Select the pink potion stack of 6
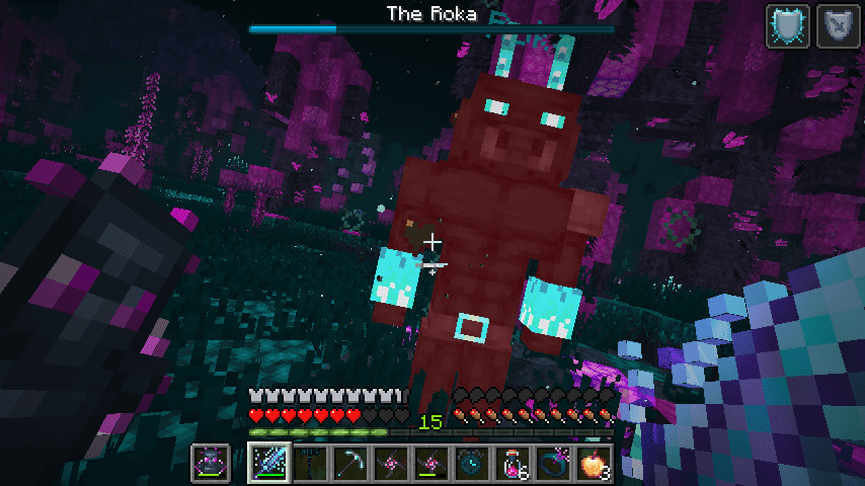 pos(509,463)
